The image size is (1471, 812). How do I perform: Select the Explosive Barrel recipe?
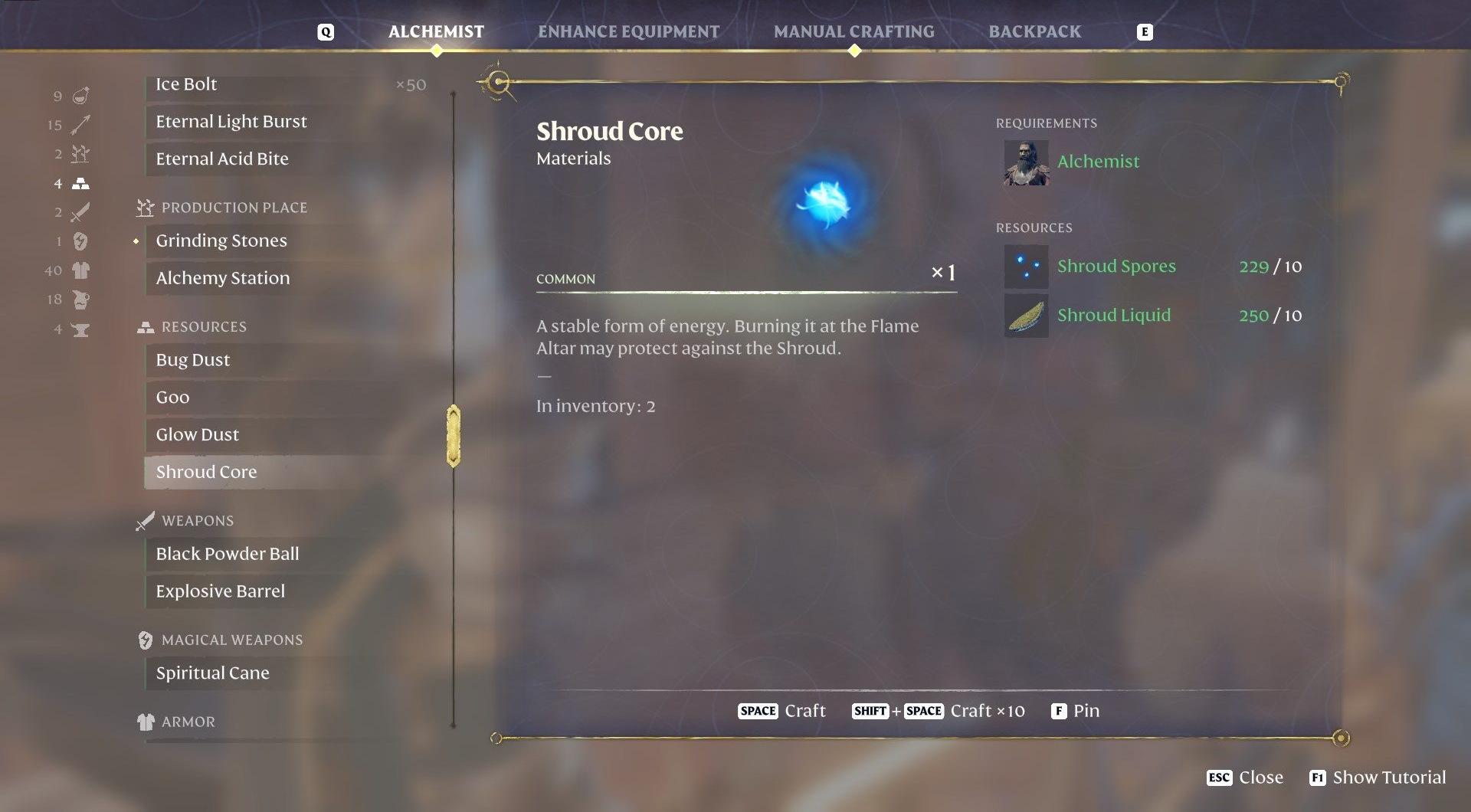point(220,591)
